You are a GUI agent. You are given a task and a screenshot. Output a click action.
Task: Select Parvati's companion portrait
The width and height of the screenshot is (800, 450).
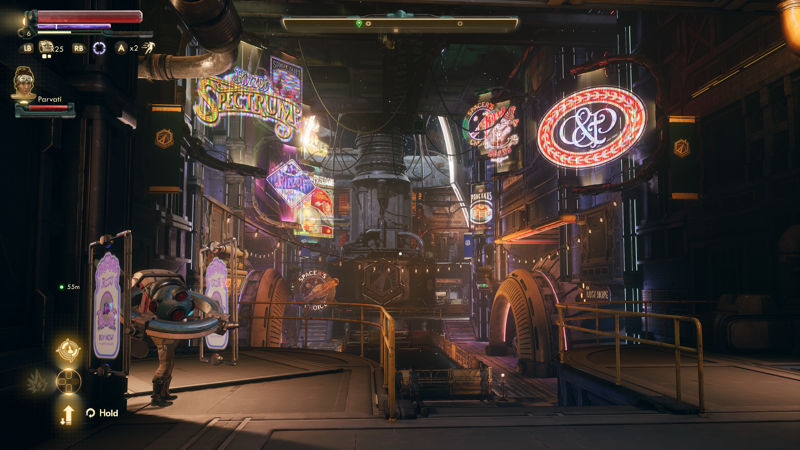click(x=23, y=84)
